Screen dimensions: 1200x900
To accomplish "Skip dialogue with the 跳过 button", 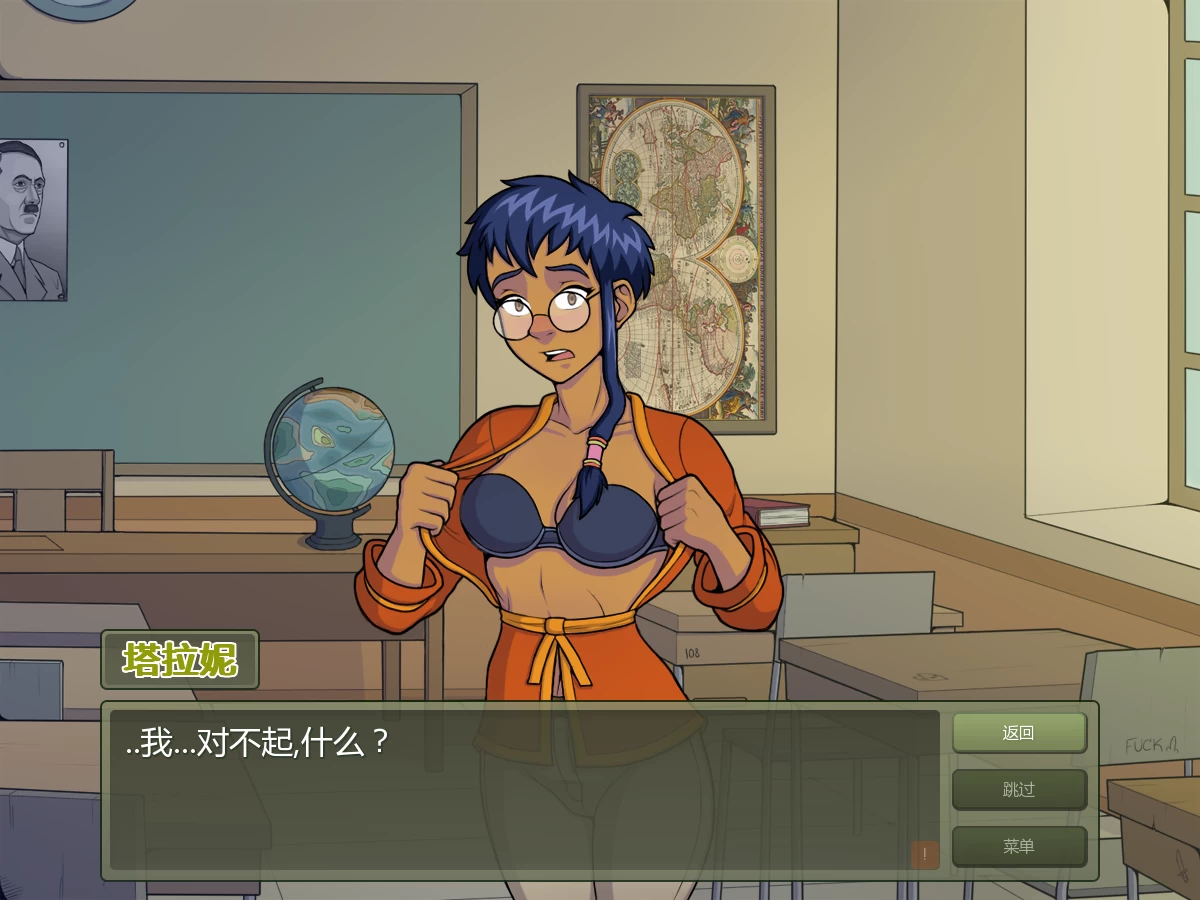I will click(1018, 790).
